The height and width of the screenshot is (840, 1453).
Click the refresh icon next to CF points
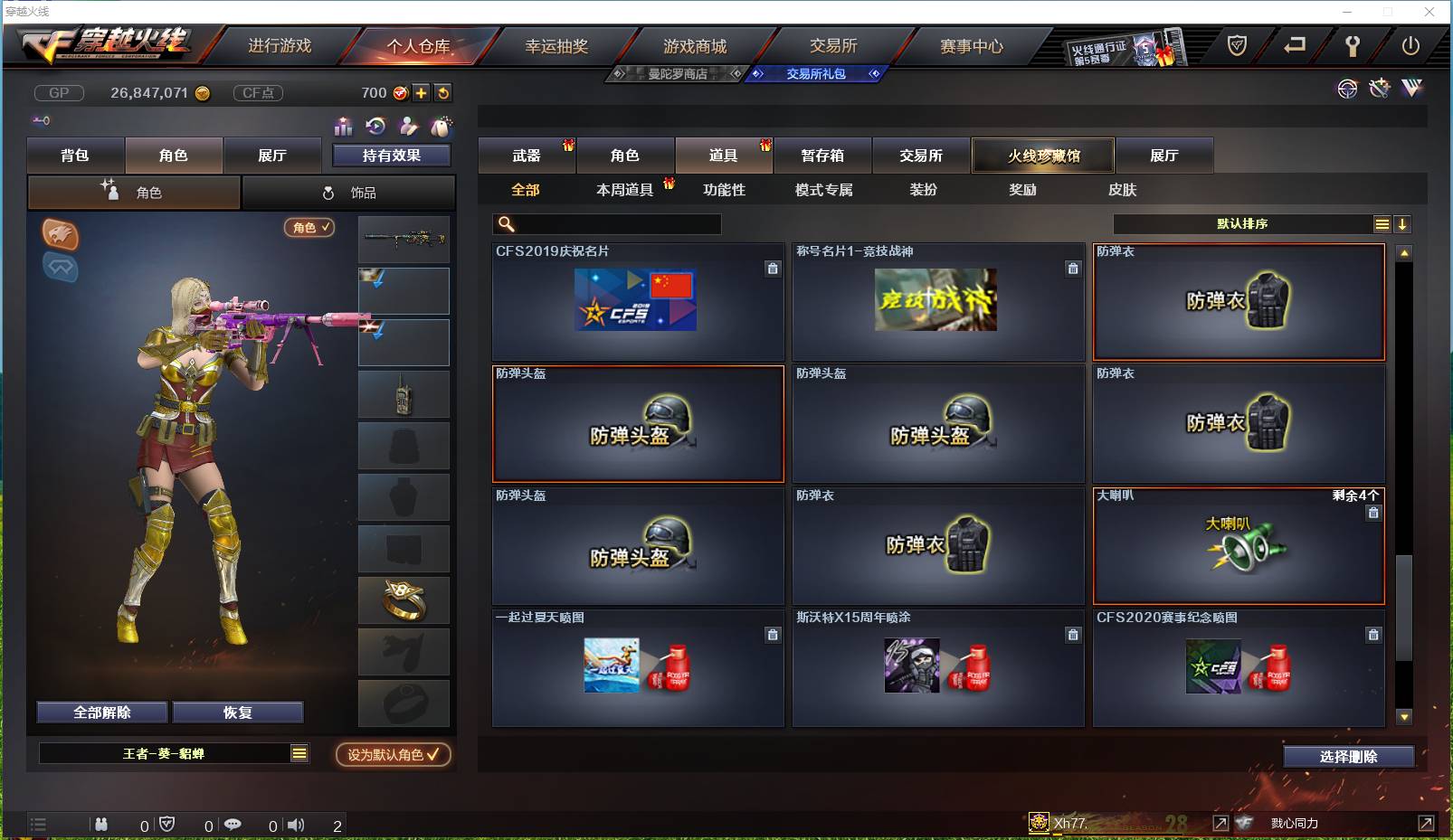point(443,92)
